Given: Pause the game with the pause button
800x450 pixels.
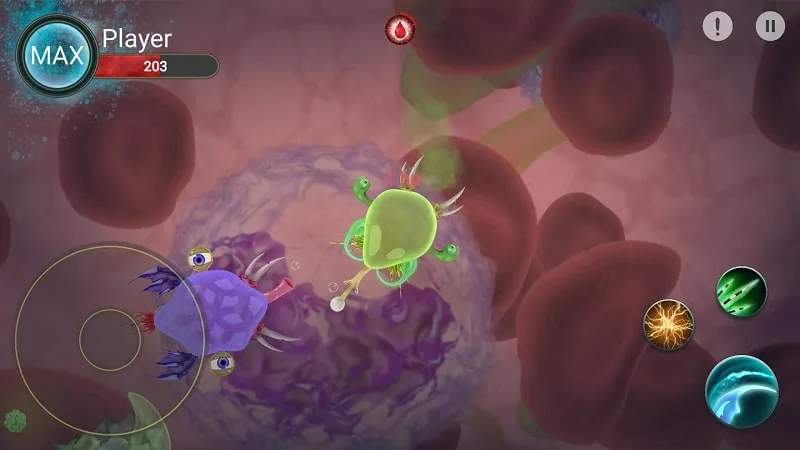Looking at the screenshot, I should click(x=769, y=27).
